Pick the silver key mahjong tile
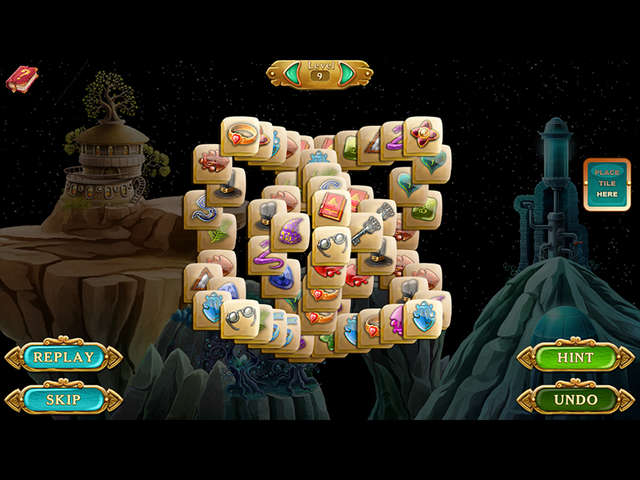The width and height of the screenshot is (640, 480). coord(364,232)
